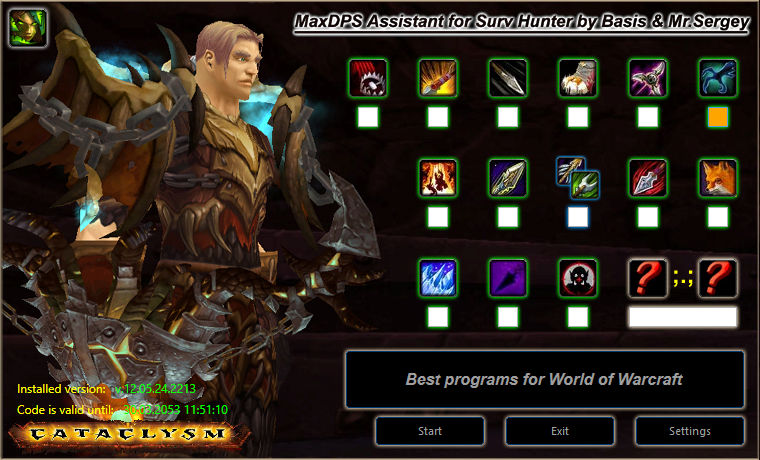Select the blue ice shards ability icon
Viewport: 760px width, 460px height.
coord(438,278)
